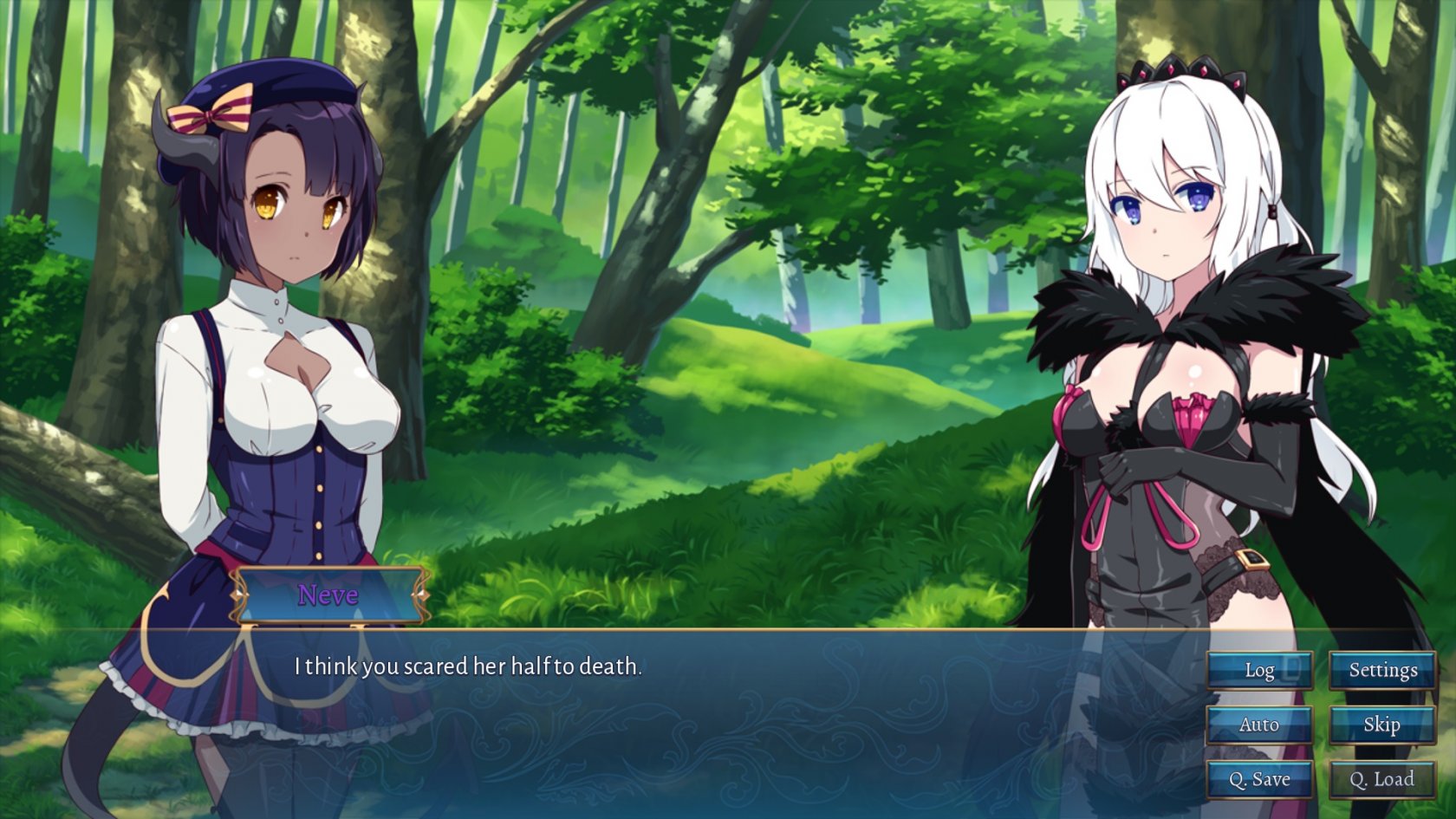Open the dialogue Log
The height and width of the screenshot is (819, 1456).
point(1259,670)
